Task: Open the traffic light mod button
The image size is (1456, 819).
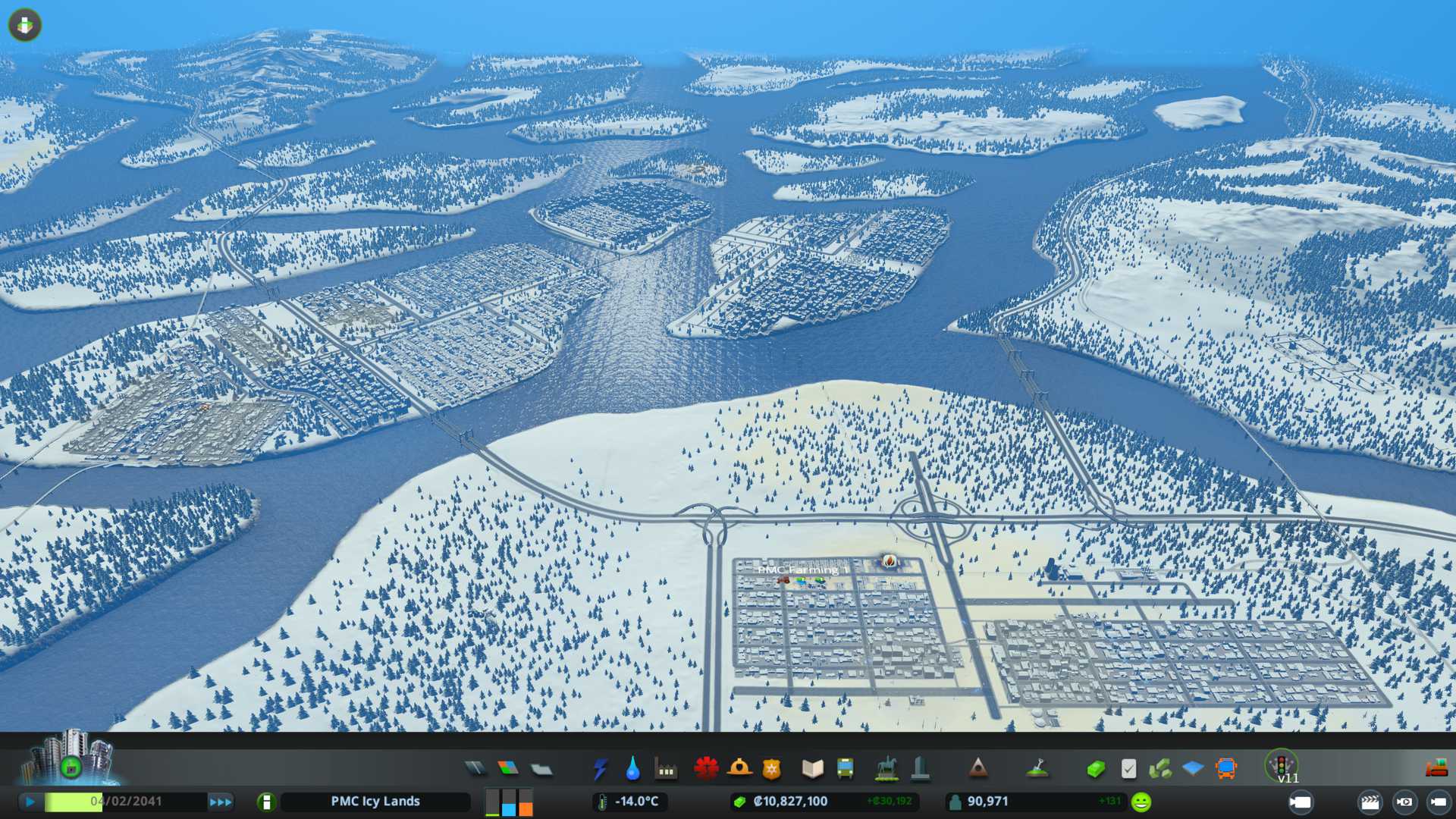Action: tap(1282, 764)
